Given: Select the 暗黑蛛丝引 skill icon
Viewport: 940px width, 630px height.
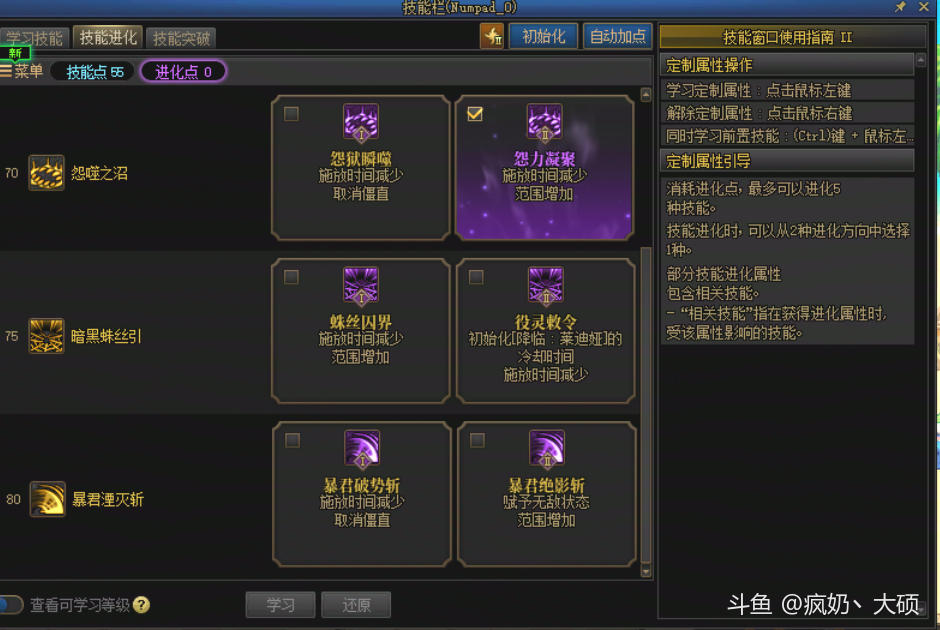Looking at the screenshot, I should point(46,336).
